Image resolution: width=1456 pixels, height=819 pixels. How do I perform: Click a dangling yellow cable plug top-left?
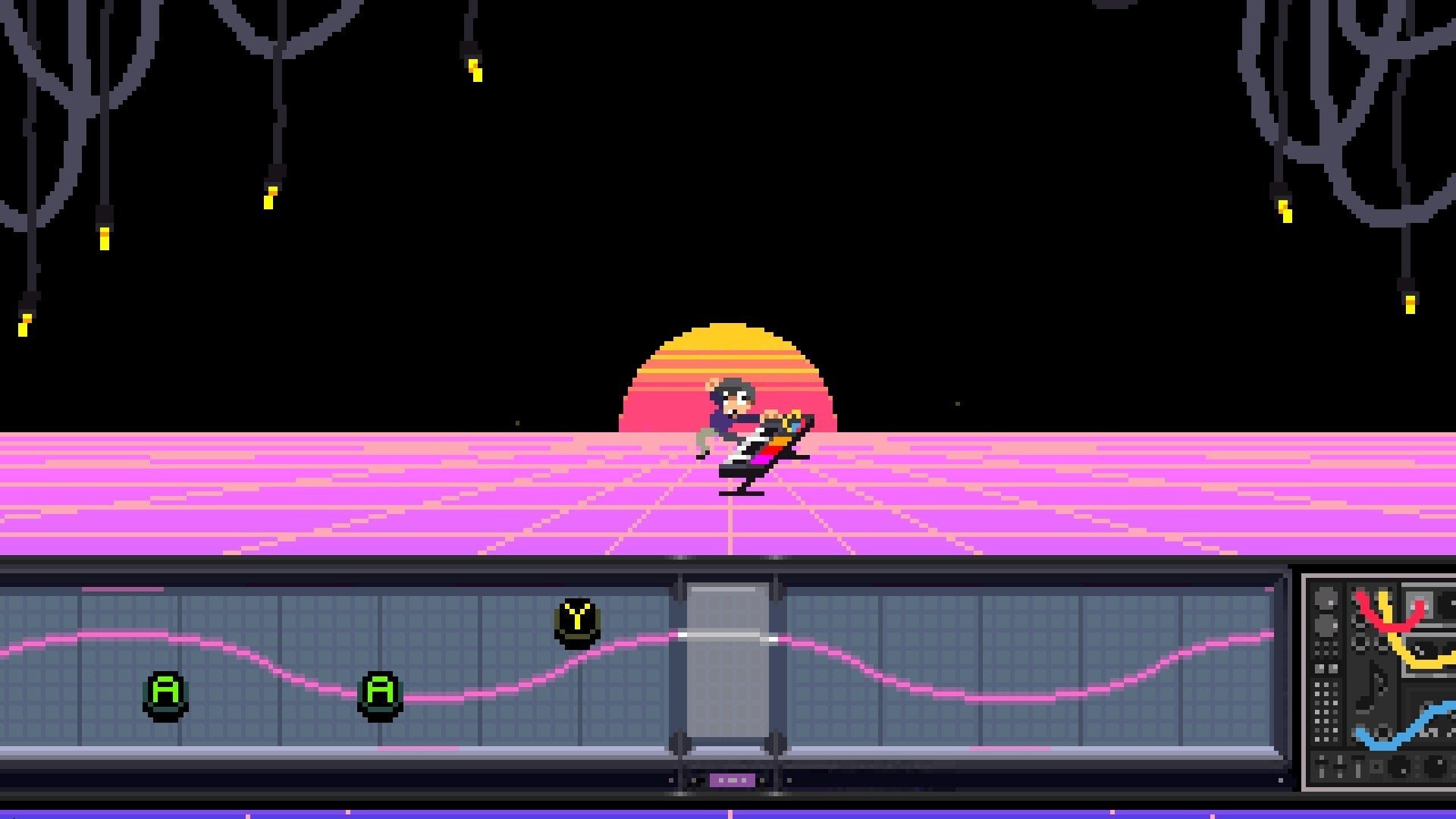102,239
